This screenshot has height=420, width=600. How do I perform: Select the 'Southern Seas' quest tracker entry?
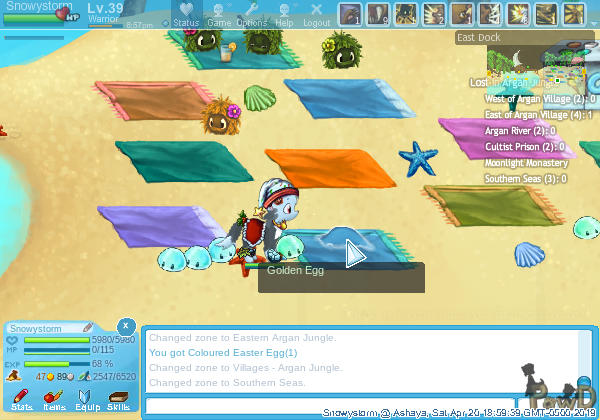click(524, 179)
